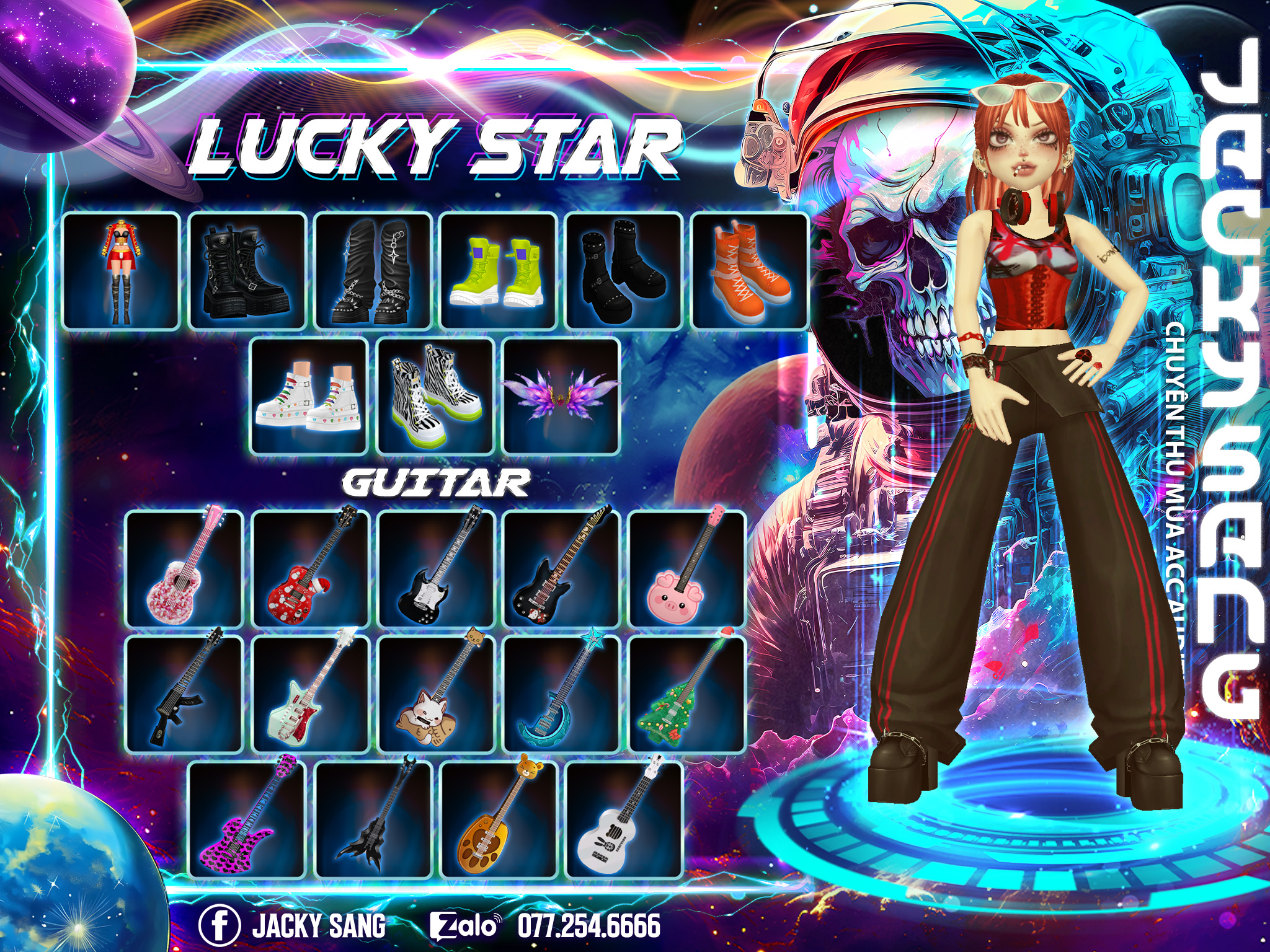Select the pink leopard print guitar
This screenshot has height=952, width=1270.
click(247, 819)
